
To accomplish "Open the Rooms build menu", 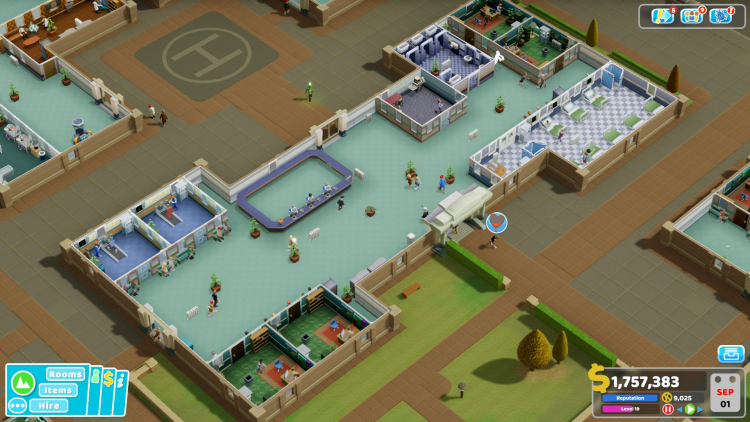I will pos(65,374).
